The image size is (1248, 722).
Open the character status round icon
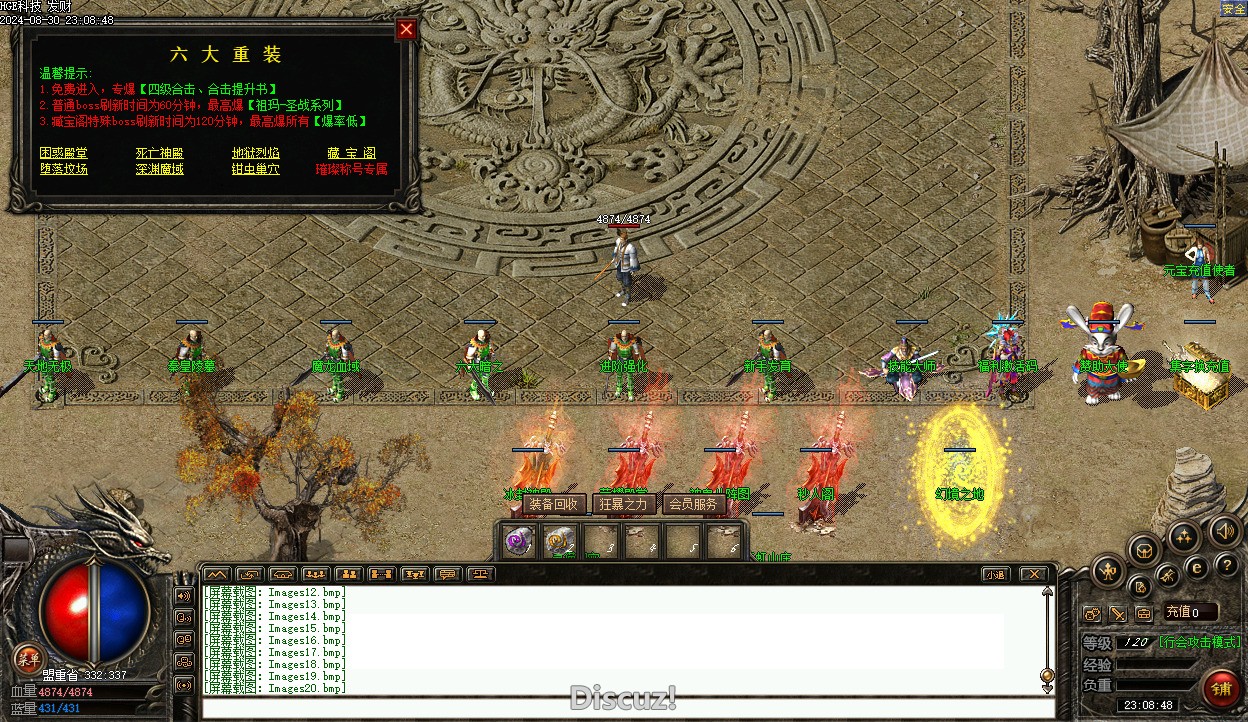(1107, 572)
